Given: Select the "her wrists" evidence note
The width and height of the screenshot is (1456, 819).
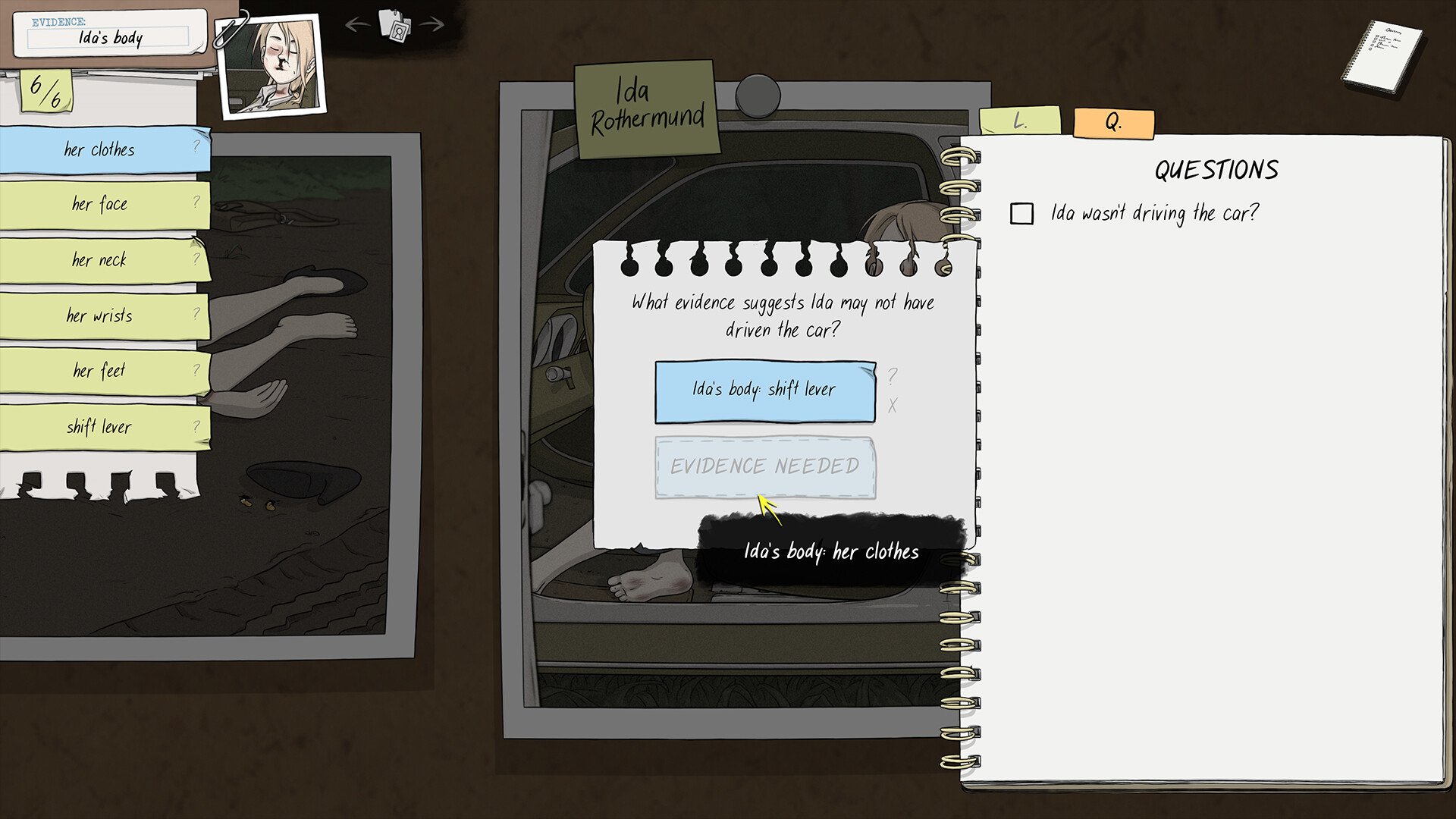Looking at the screenshot, I should [x=100, y=315].
